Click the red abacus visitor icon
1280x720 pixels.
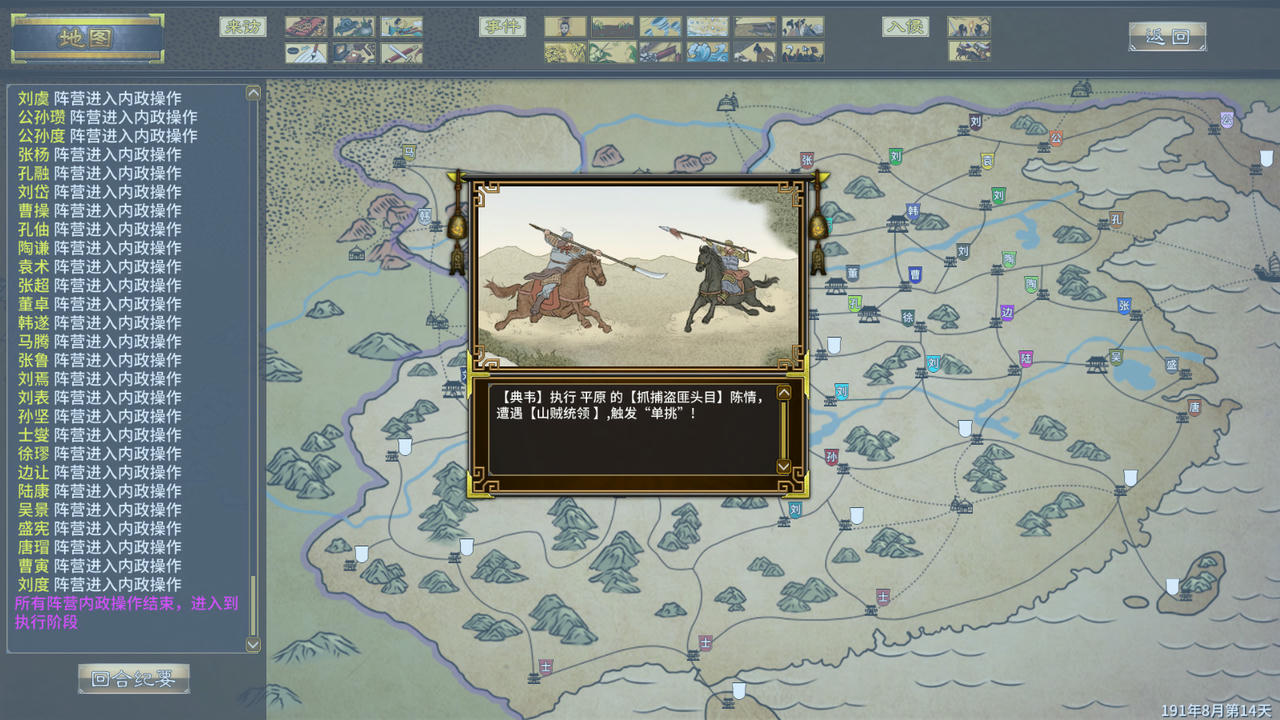click(x=306, y=27)
